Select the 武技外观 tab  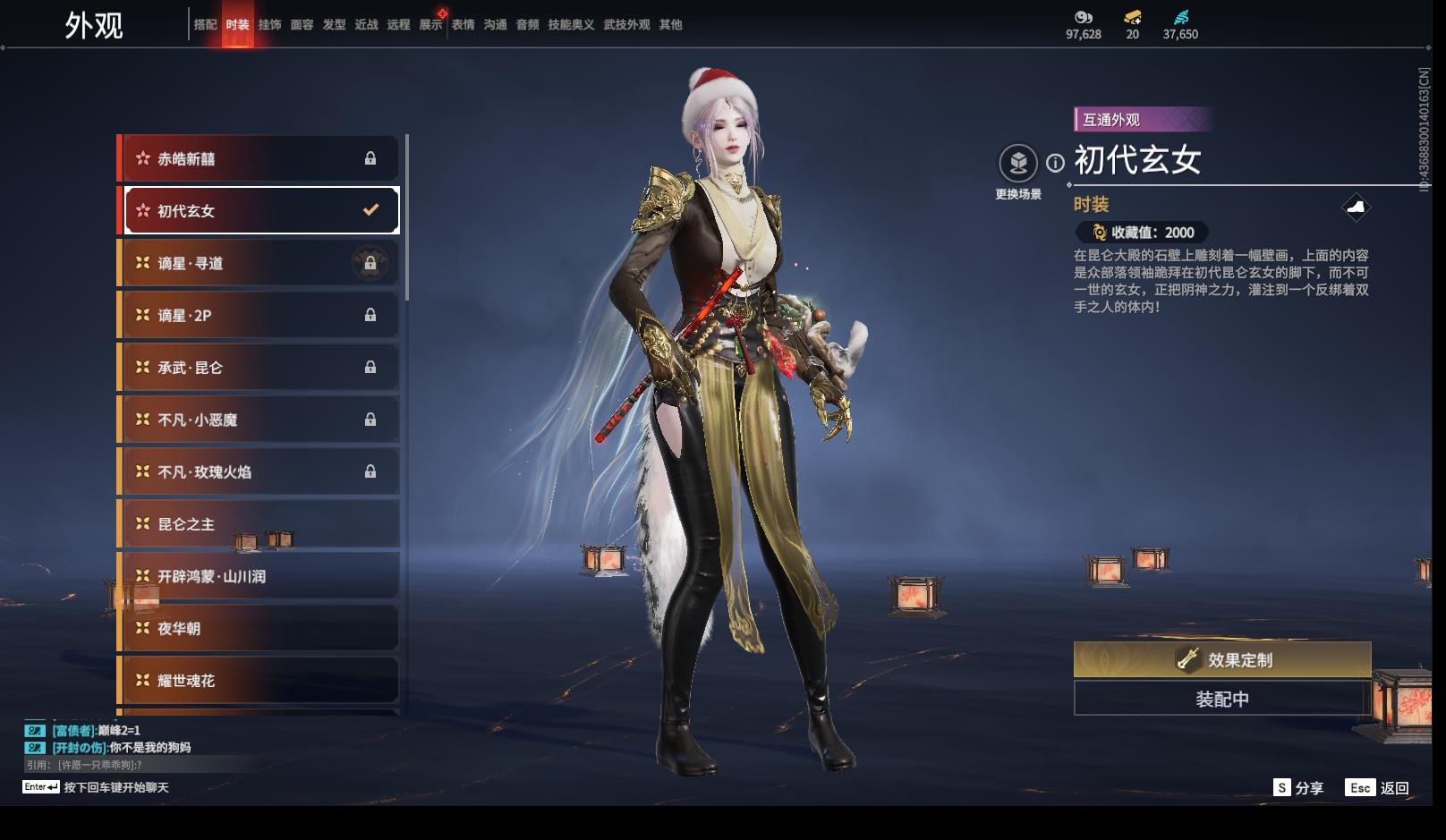tap(626, 25)
